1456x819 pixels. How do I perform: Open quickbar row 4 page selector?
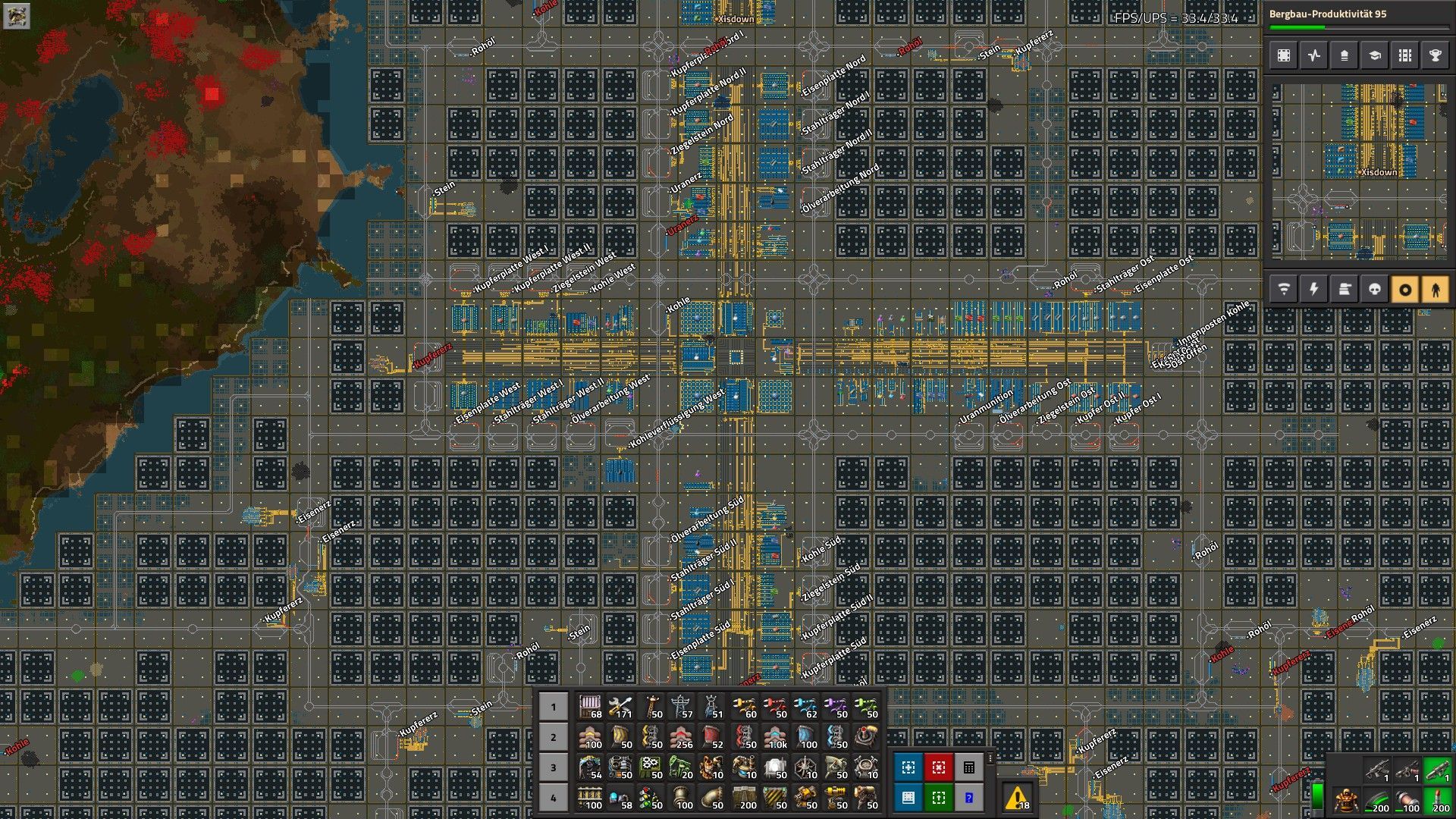click(553, 798)
